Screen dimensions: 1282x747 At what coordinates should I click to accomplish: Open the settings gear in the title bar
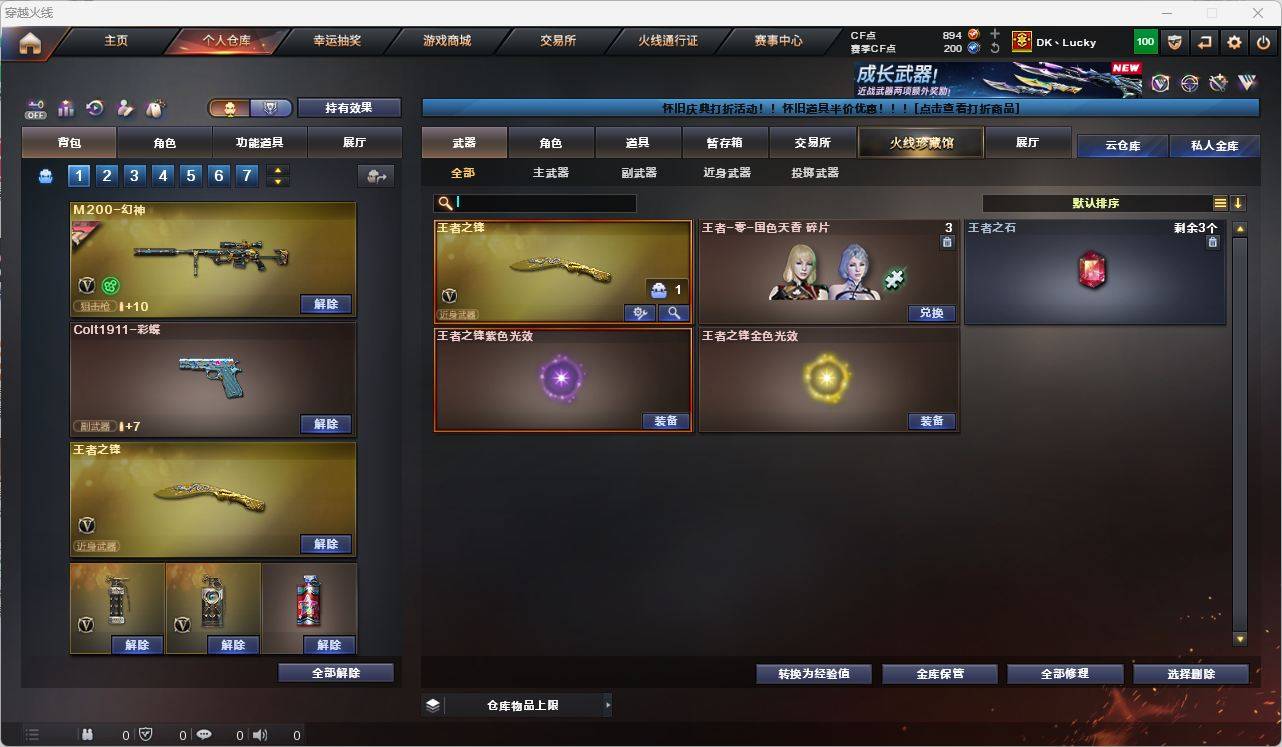pyautogui.click(x=1234, y=42)
